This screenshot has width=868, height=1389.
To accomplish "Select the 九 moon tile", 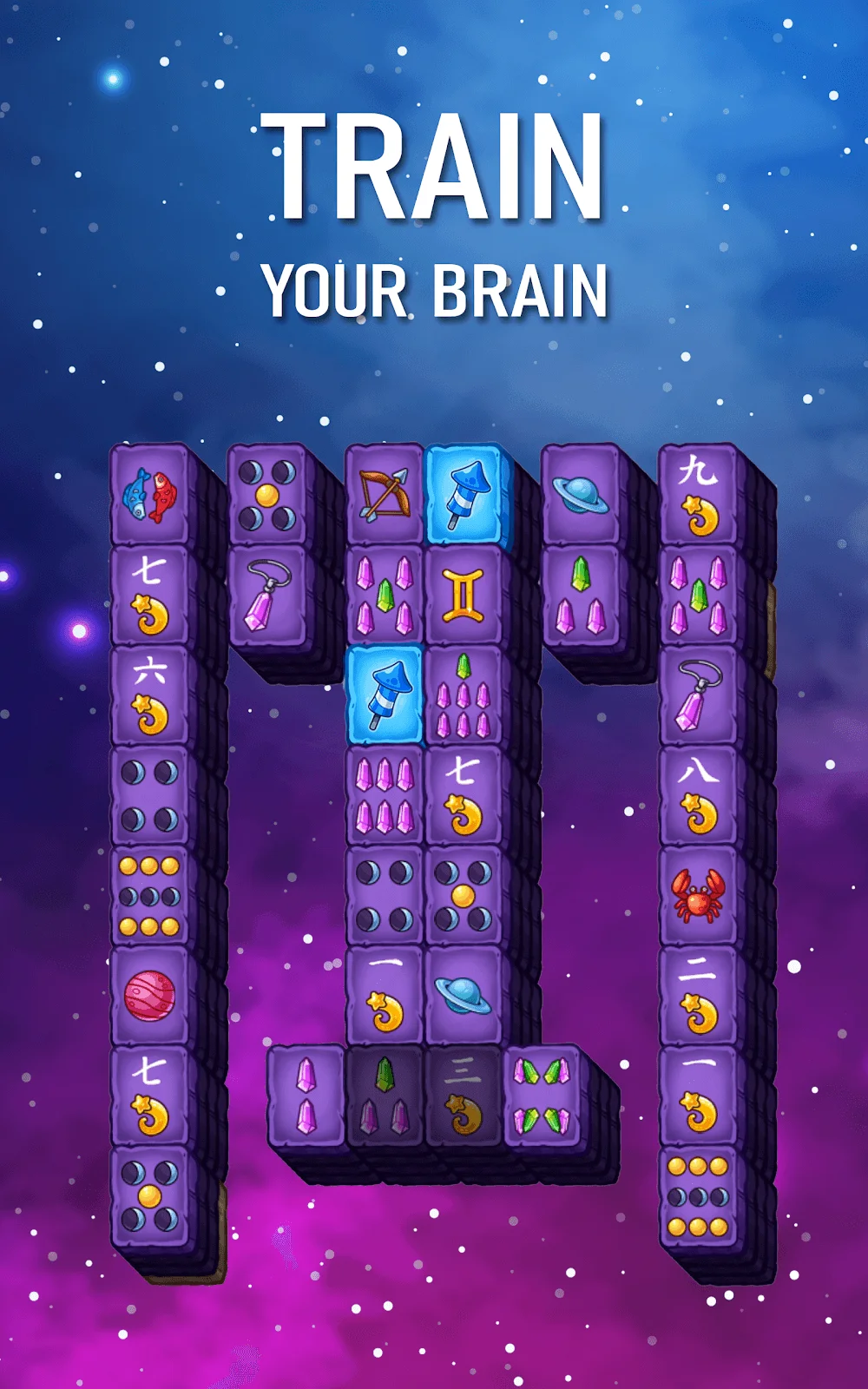I will (698, 495).
